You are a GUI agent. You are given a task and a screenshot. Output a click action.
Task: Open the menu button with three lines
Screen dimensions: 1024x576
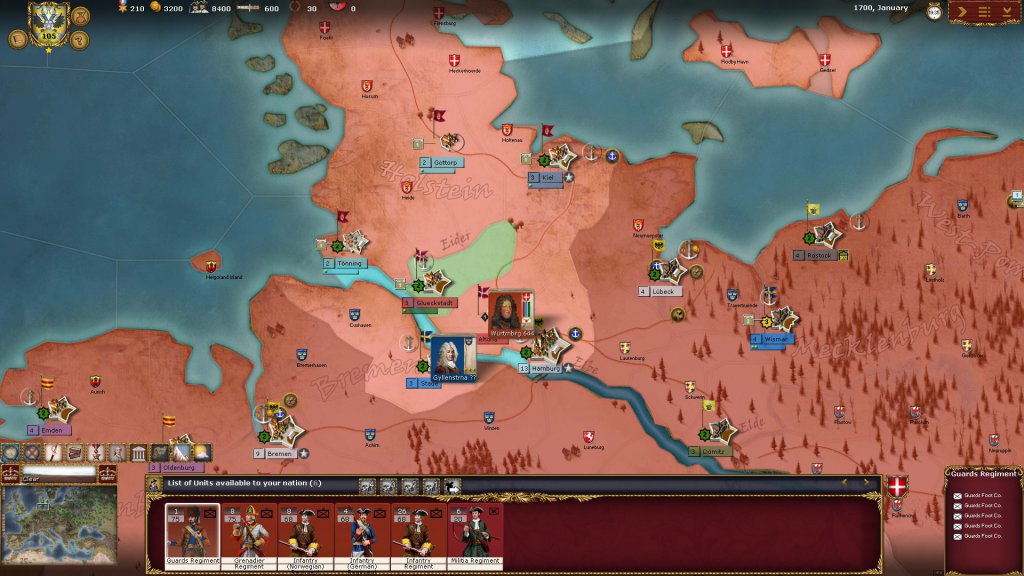pos(983,11)
